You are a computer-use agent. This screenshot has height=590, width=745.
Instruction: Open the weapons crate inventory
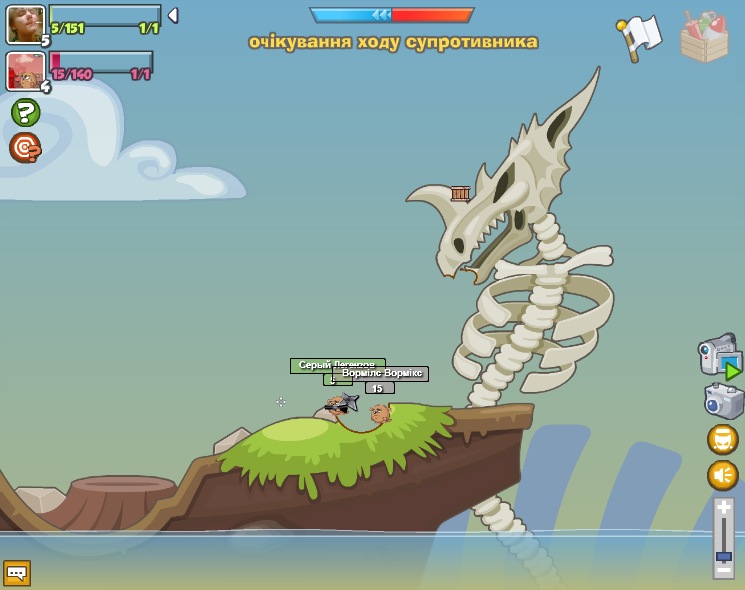[704, 38]
